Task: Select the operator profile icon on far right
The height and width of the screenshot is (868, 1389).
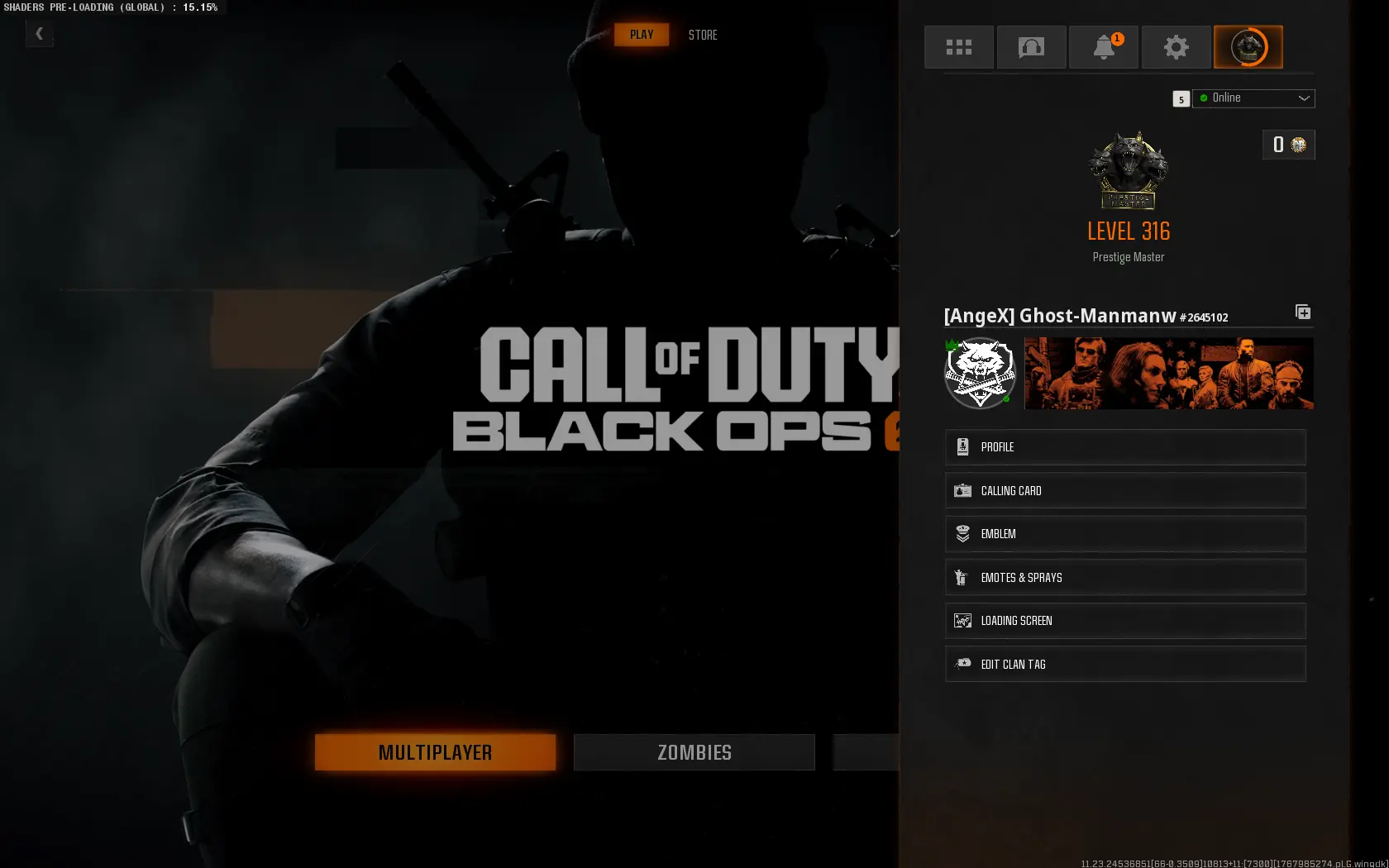Action: point(1248,47)
